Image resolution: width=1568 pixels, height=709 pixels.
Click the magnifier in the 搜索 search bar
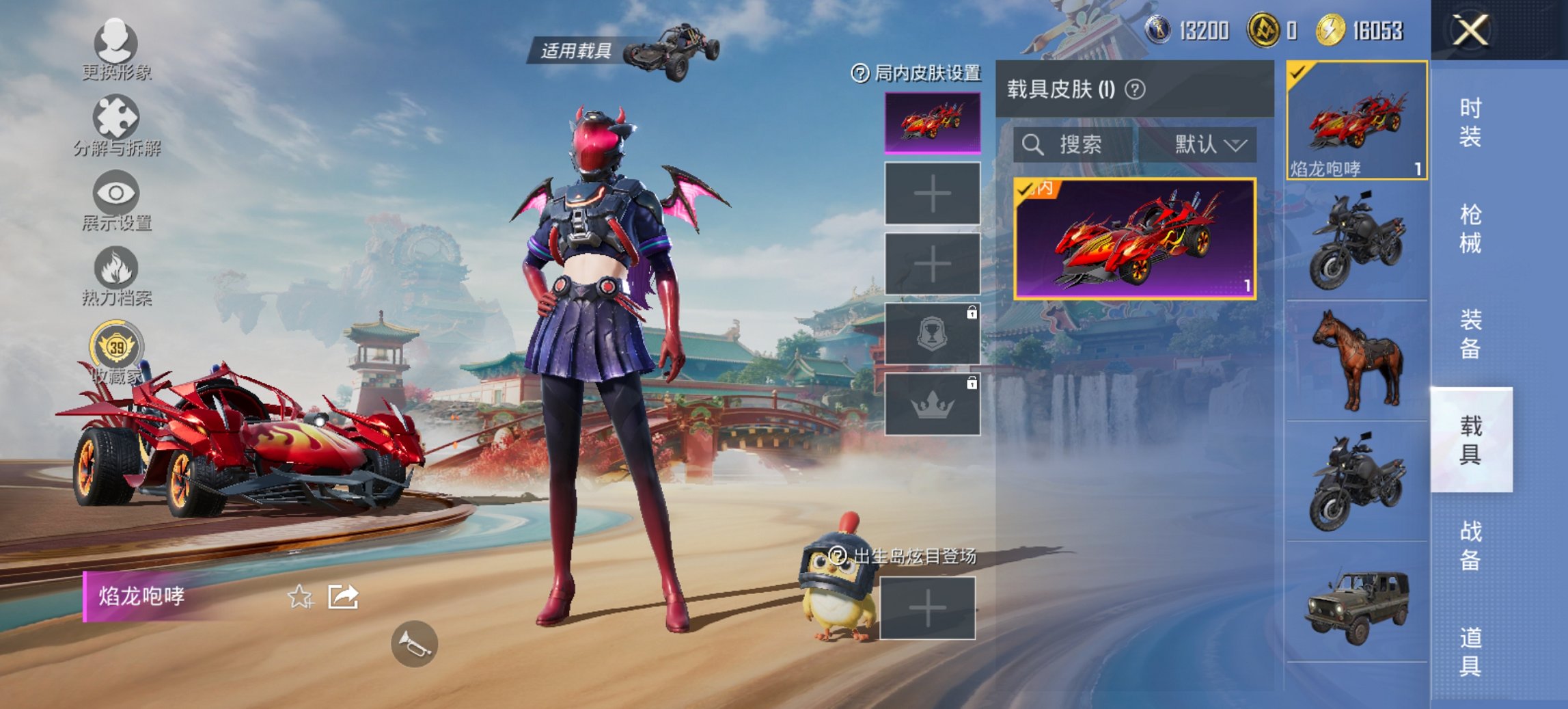click(1032, 146)
